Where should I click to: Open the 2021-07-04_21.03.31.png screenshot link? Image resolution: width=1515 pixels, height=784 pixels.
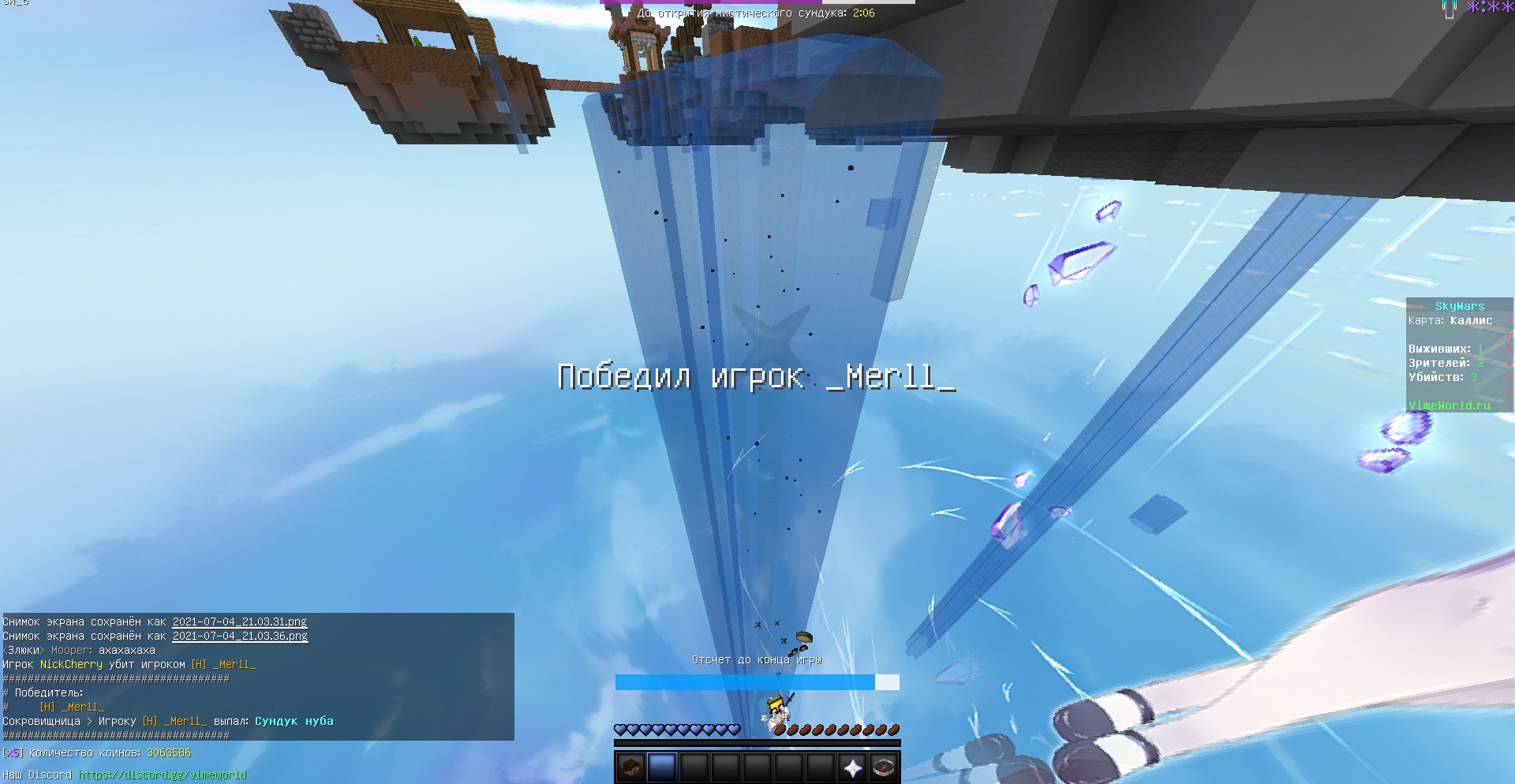click(239, 622)
